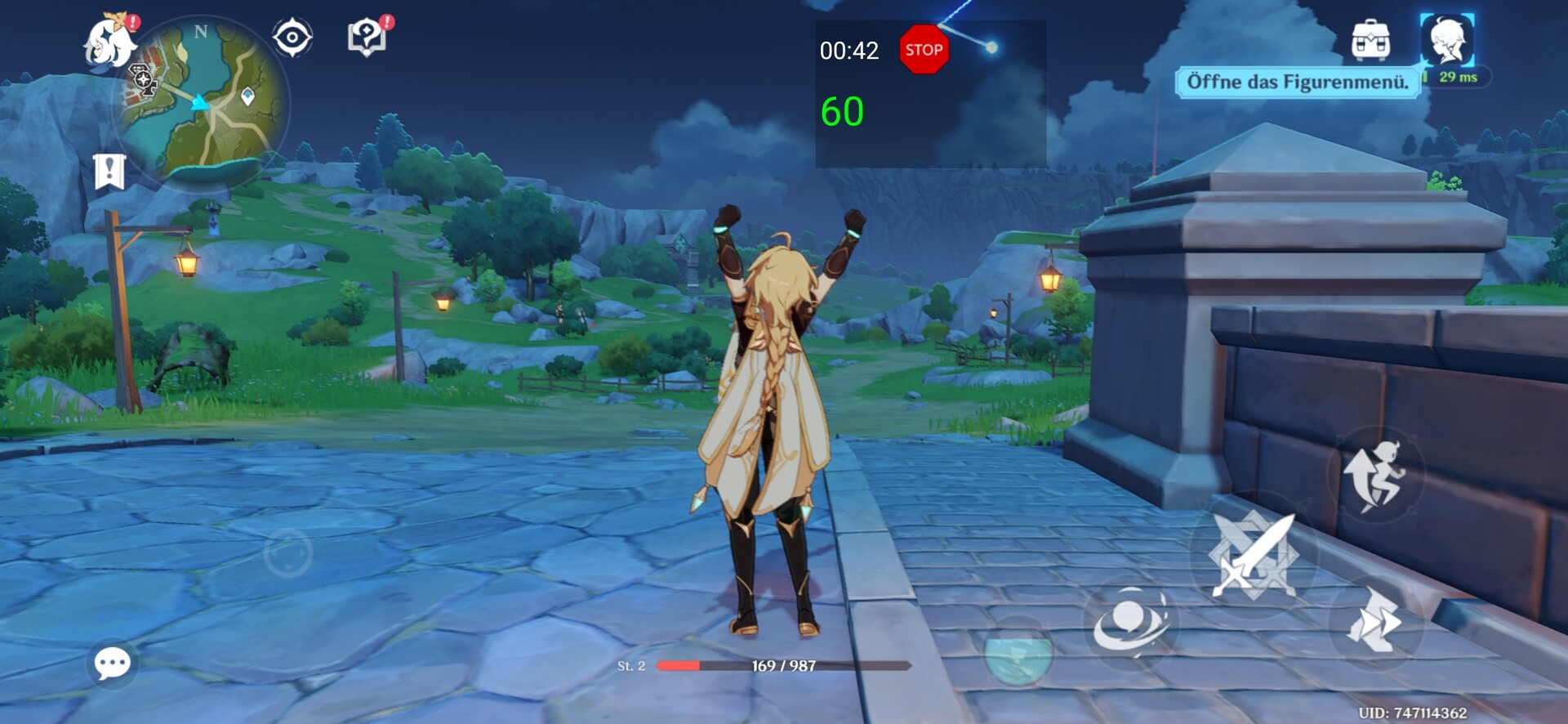Activate the elemental sight eye icon
The width and height of the screenshot is (1568, 724).
pyautogui.click(x=292, y=38)
